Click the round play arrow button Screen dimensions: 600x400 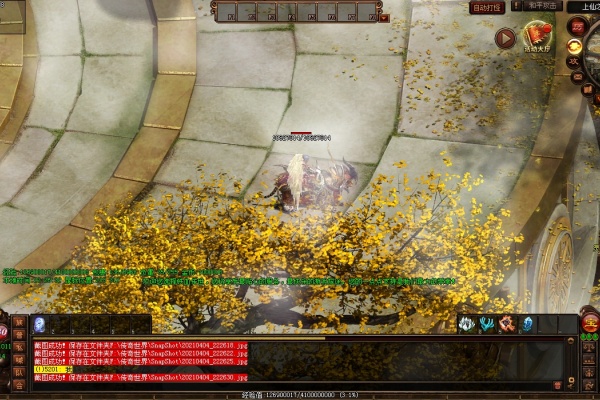pos(505,38)
